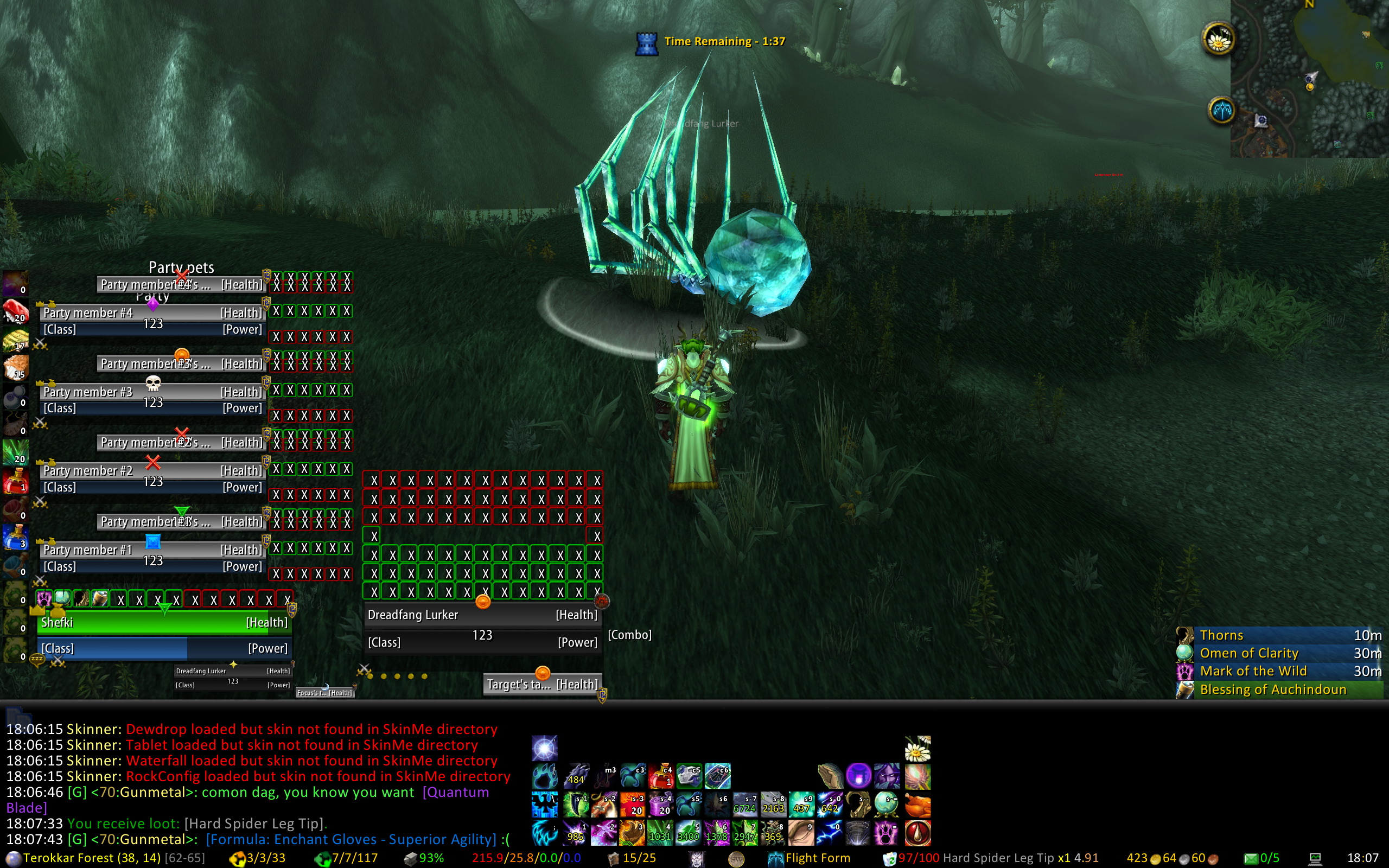Open the Formula: Enchant Gloves chat link
This screenshot has width=1389, height=868.
click(x=351, y=840)
